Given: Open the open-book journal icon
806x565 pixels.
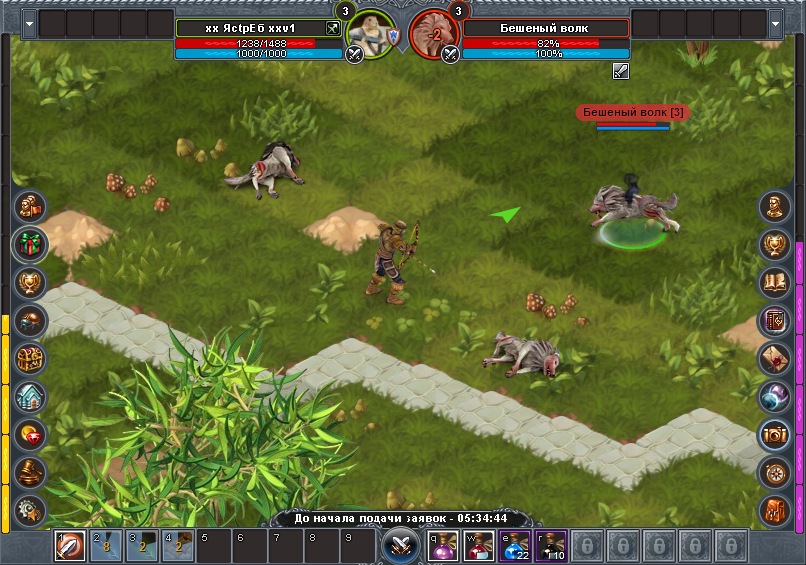Looking at the screenshot, I should tap(775, 282).
